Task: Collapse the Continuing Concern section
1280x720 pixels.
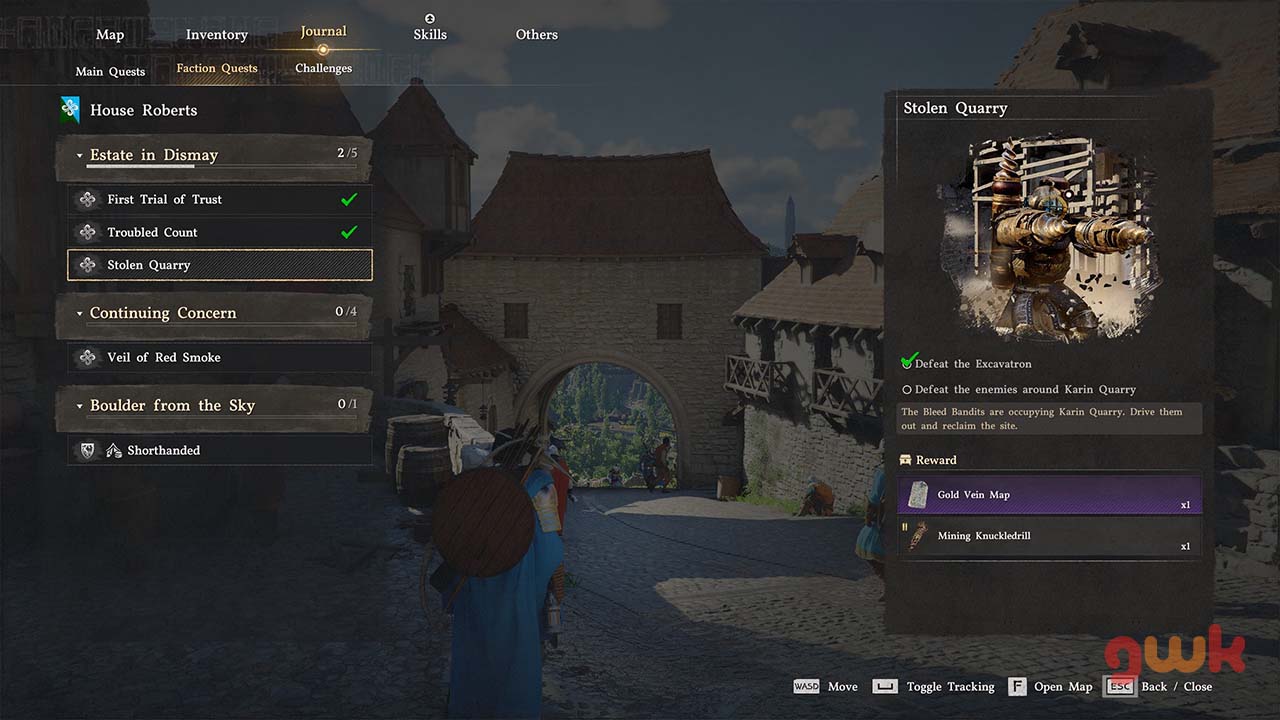Action: (80, 314)
